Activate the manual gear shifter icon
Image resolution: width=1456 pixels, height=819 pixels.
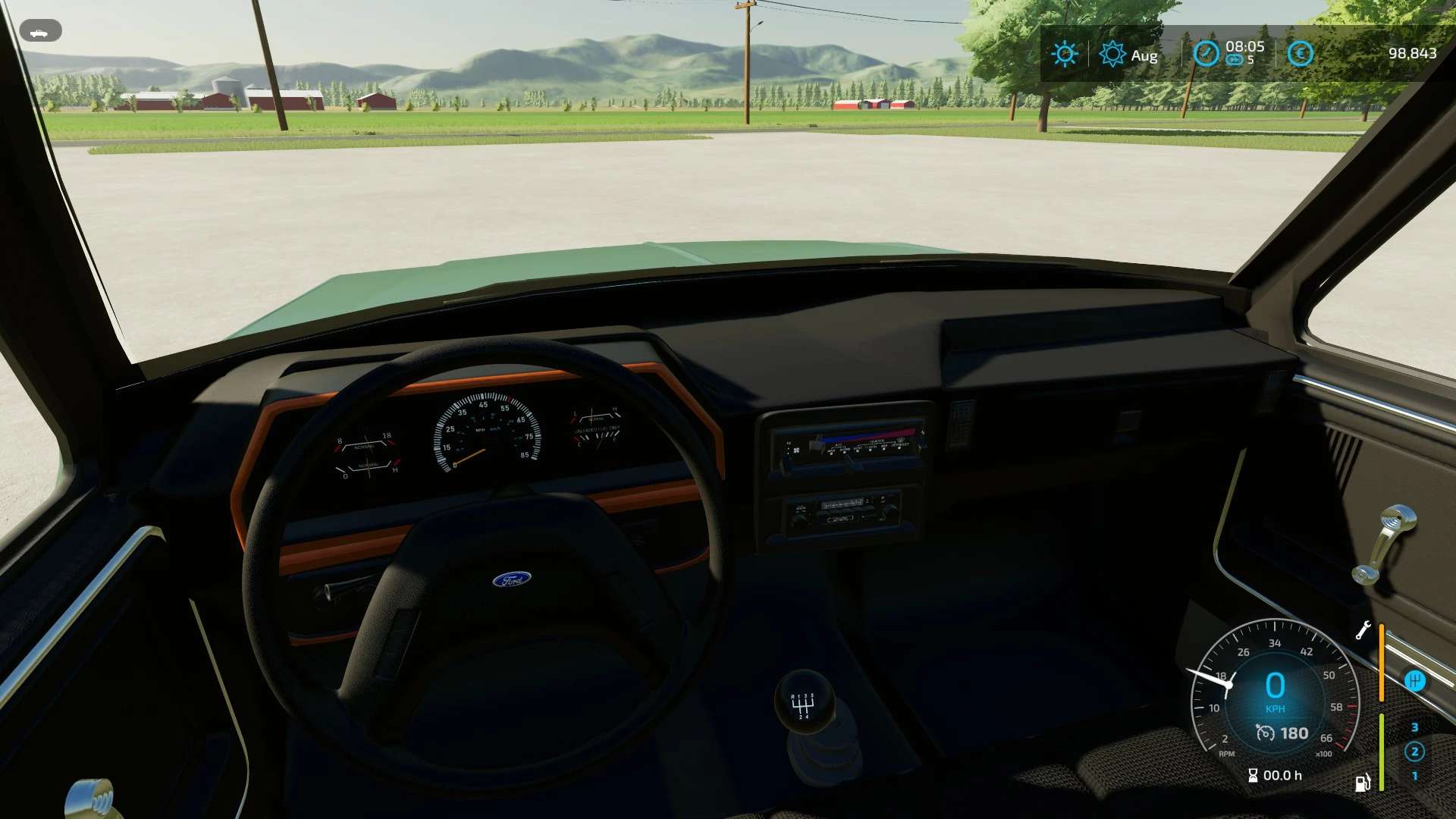(x=1414, y=680)
